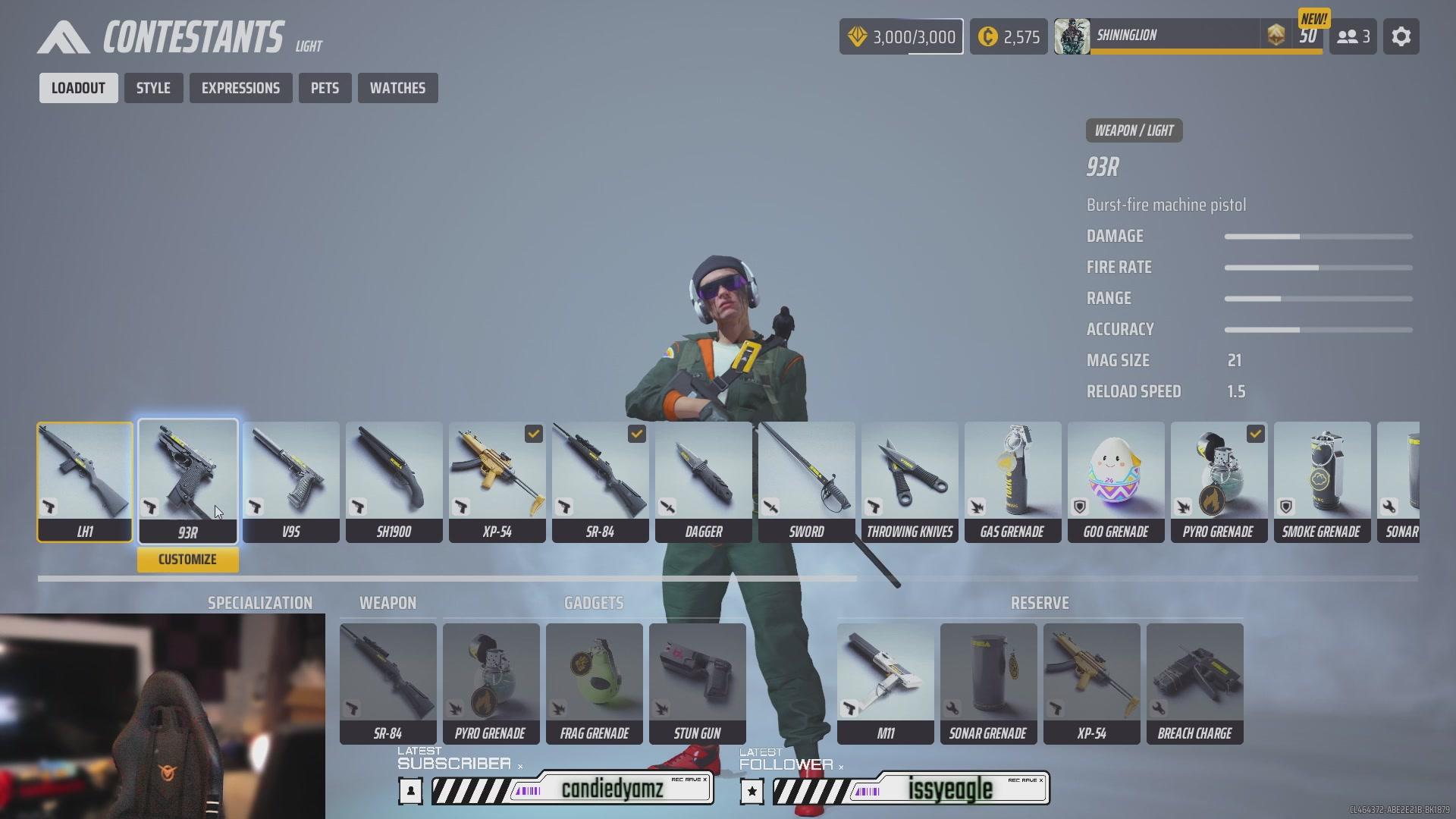Toggle the checkmark on the Pyro Grenade
Screen dimensions: 1456x819
pyautogui.click(x=1255, y=434)
